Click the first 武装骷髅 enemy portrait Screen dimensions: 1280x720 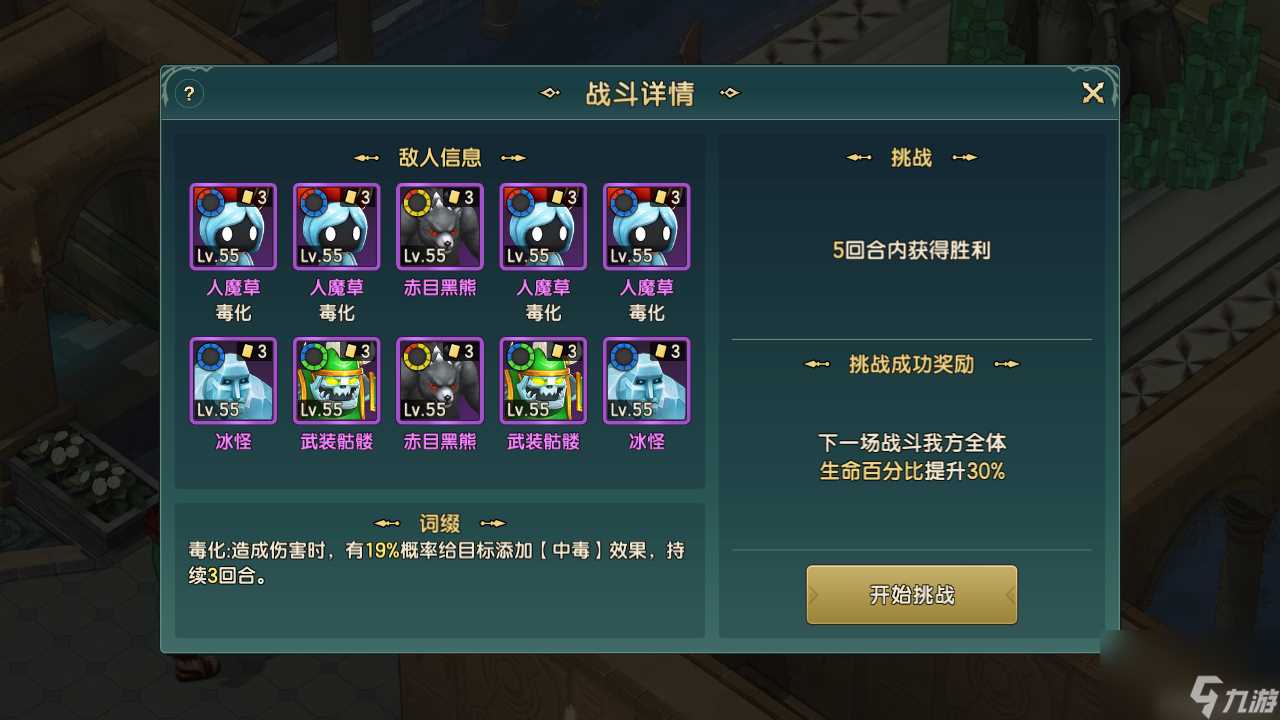pos(335,380)
